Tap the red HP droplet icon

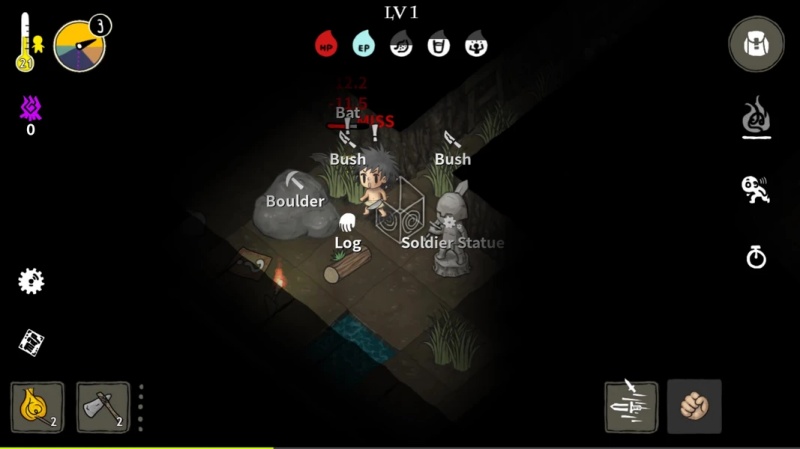(x=326, y=43)
